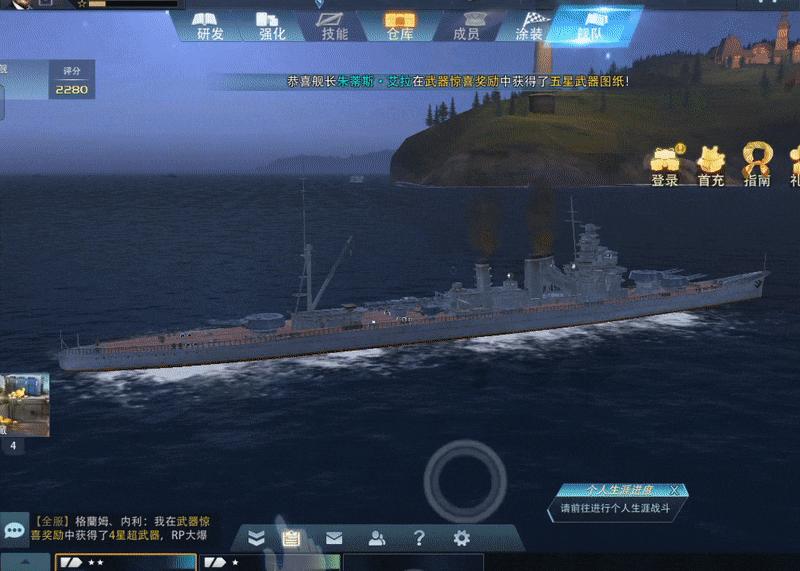Open settings with the gear icon
Screen dimensions: 800x571
[x=461, y=538]
